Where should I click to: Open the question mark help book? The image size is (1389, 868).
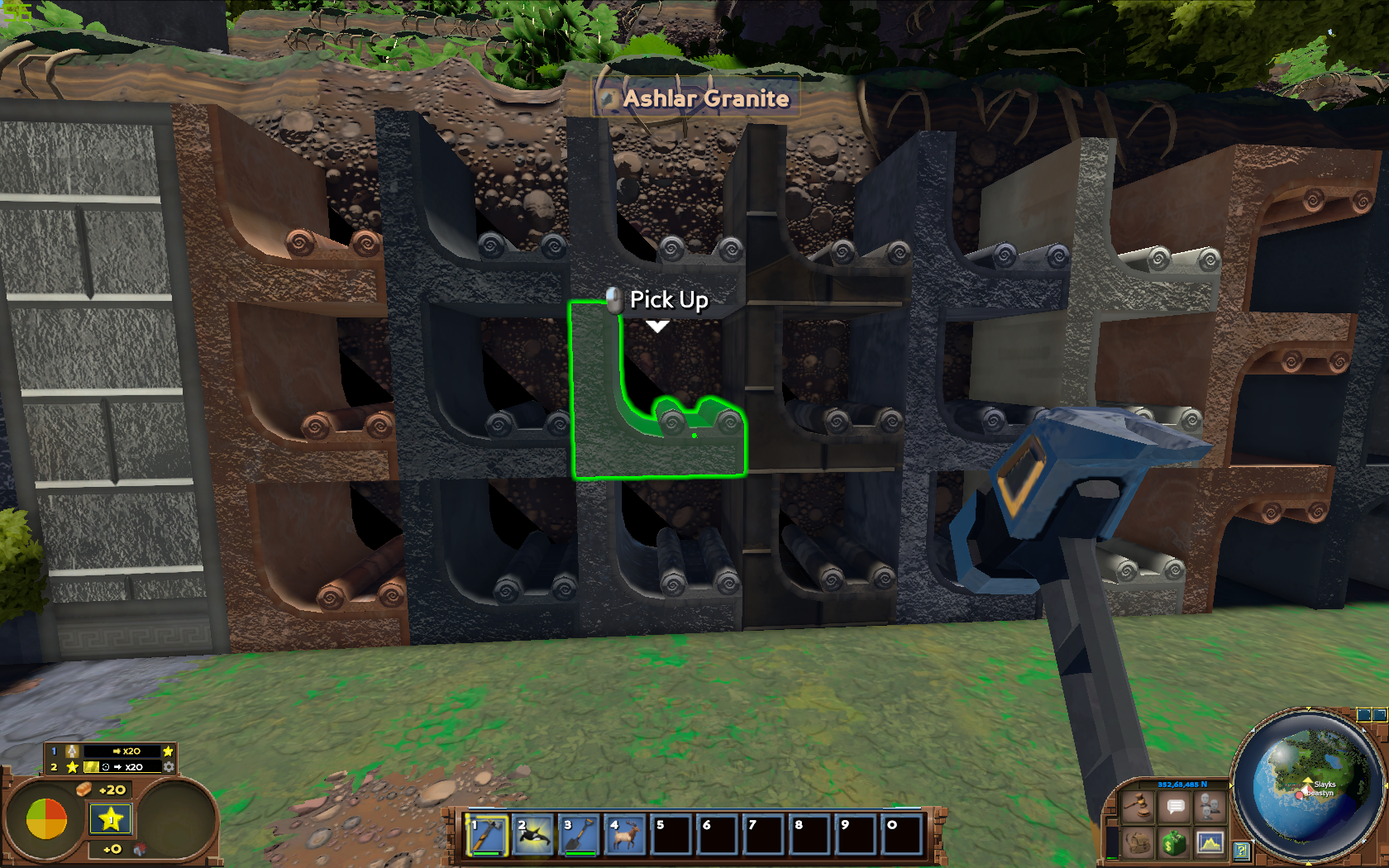[1241, 850]
